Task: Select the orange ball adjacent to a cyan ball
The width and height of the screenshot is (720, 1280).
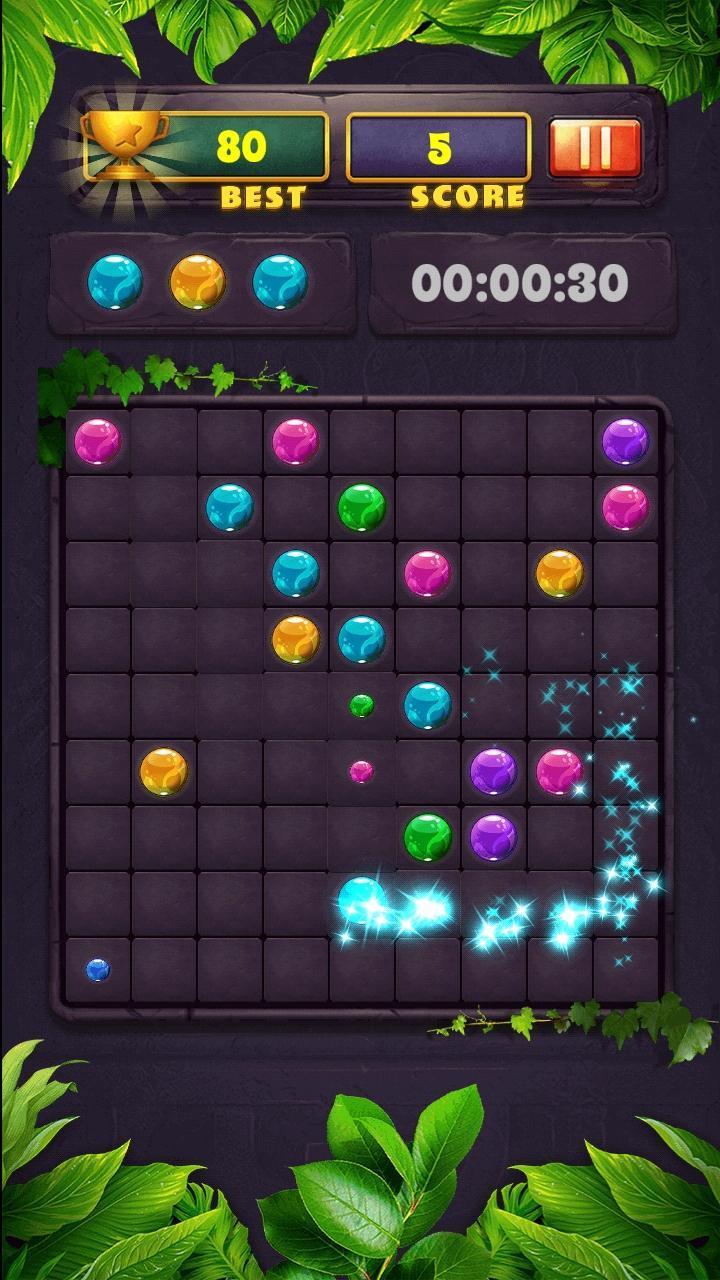Action: click(x=295, y=639)
